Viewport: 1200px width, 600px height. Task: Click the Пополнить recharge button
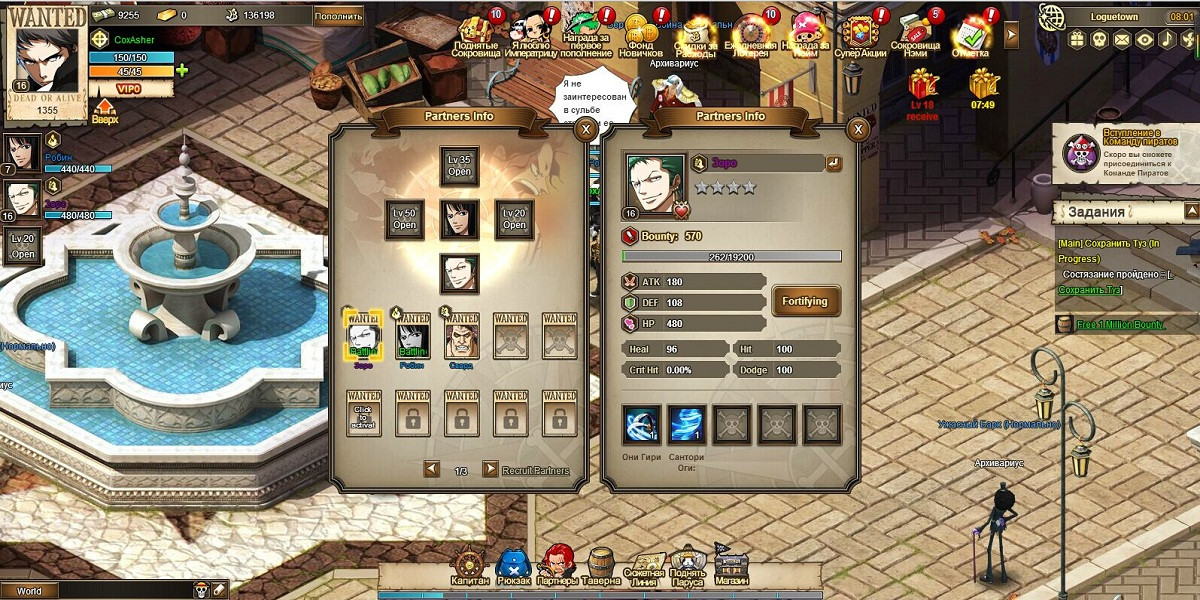coord(338,15)
